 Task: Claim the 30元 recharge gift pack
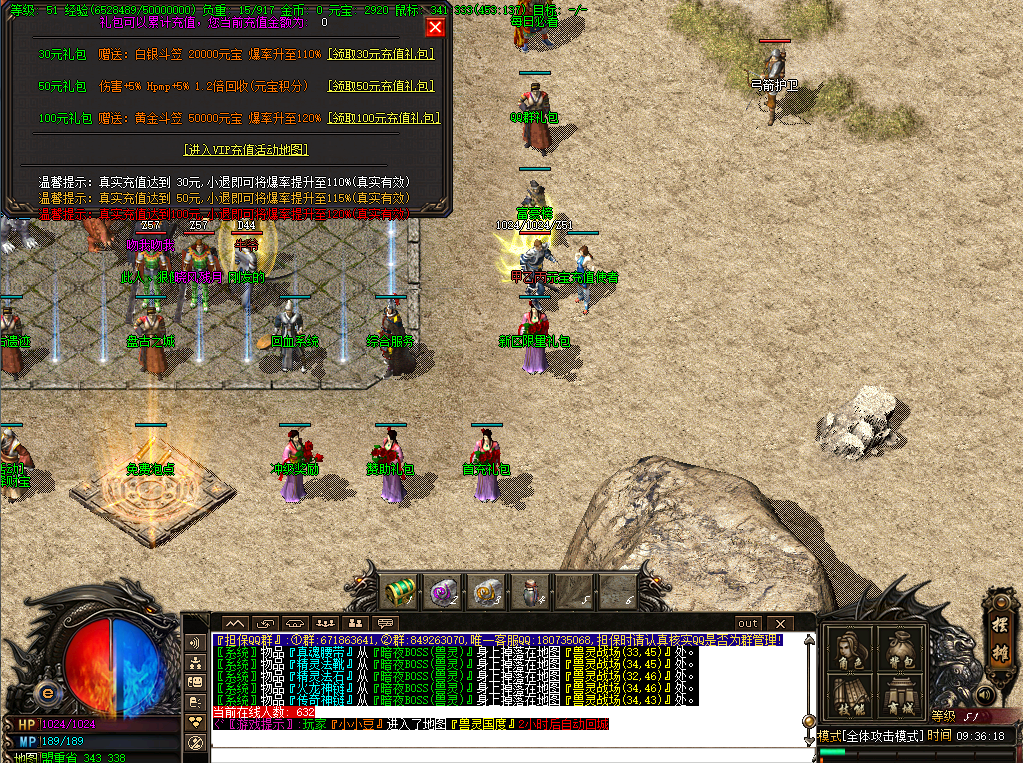coord(381,55)
